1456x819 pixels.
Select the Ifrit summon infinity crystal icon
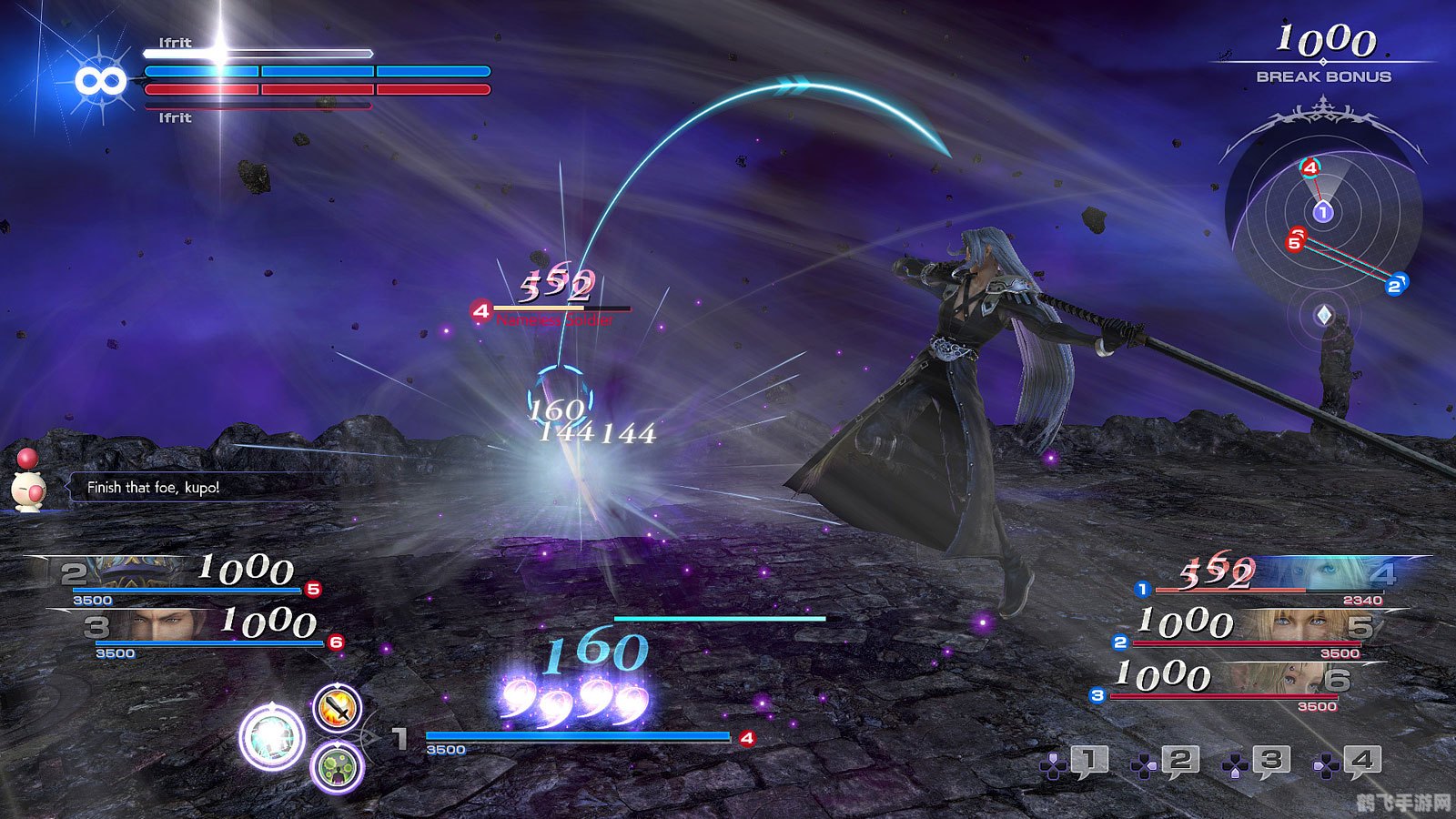[100, 82]
